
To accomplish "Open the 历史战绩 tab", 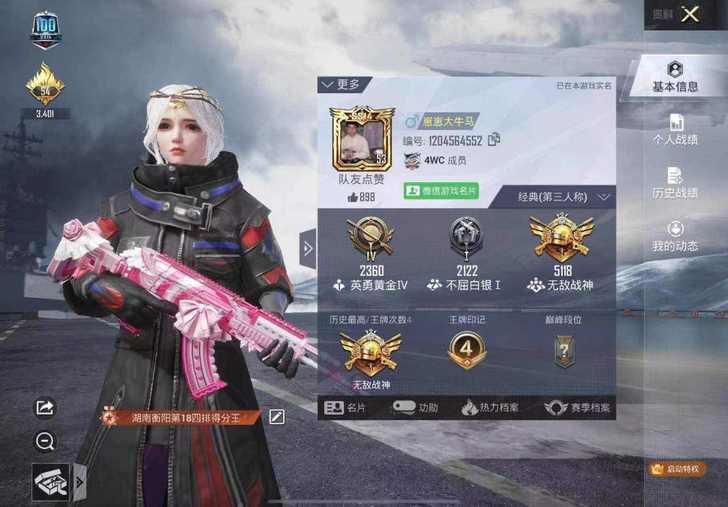I will pyautogui.click(x=675, y=184).
